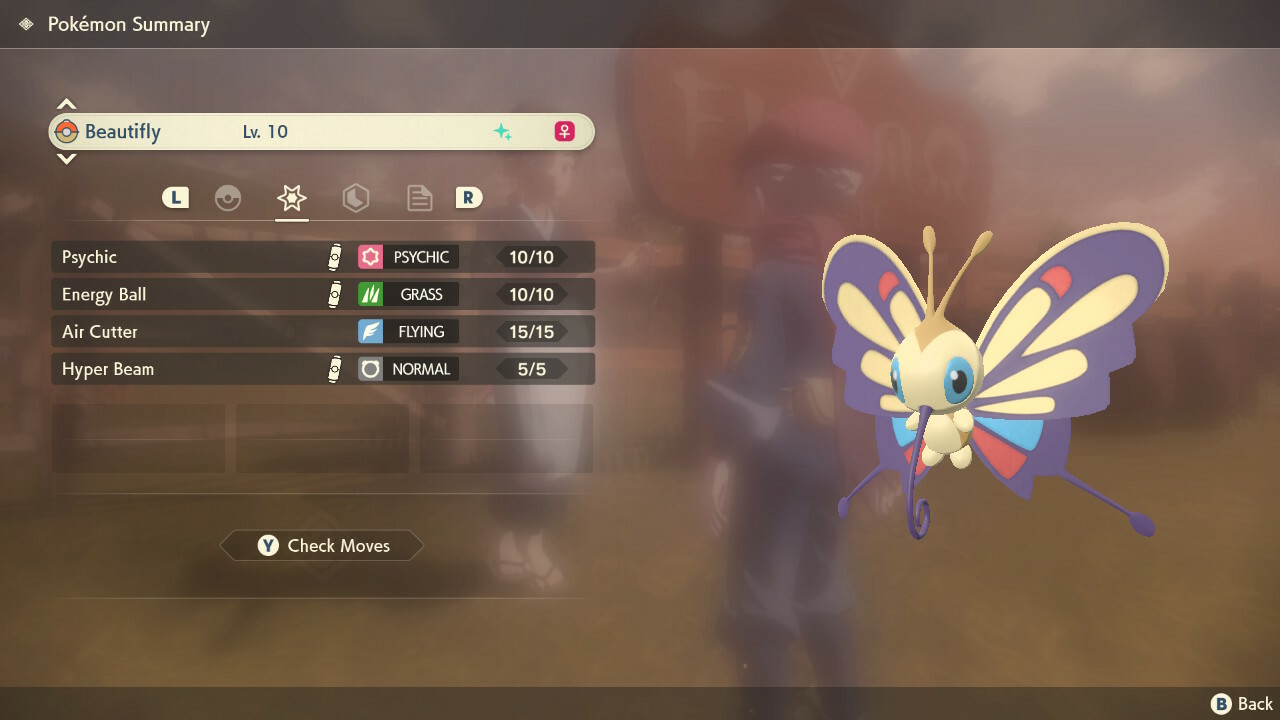Choose the Air Cutter move row
This screenshot has width=1280, height=720.
pyautogui.click(x=322, y=331)
